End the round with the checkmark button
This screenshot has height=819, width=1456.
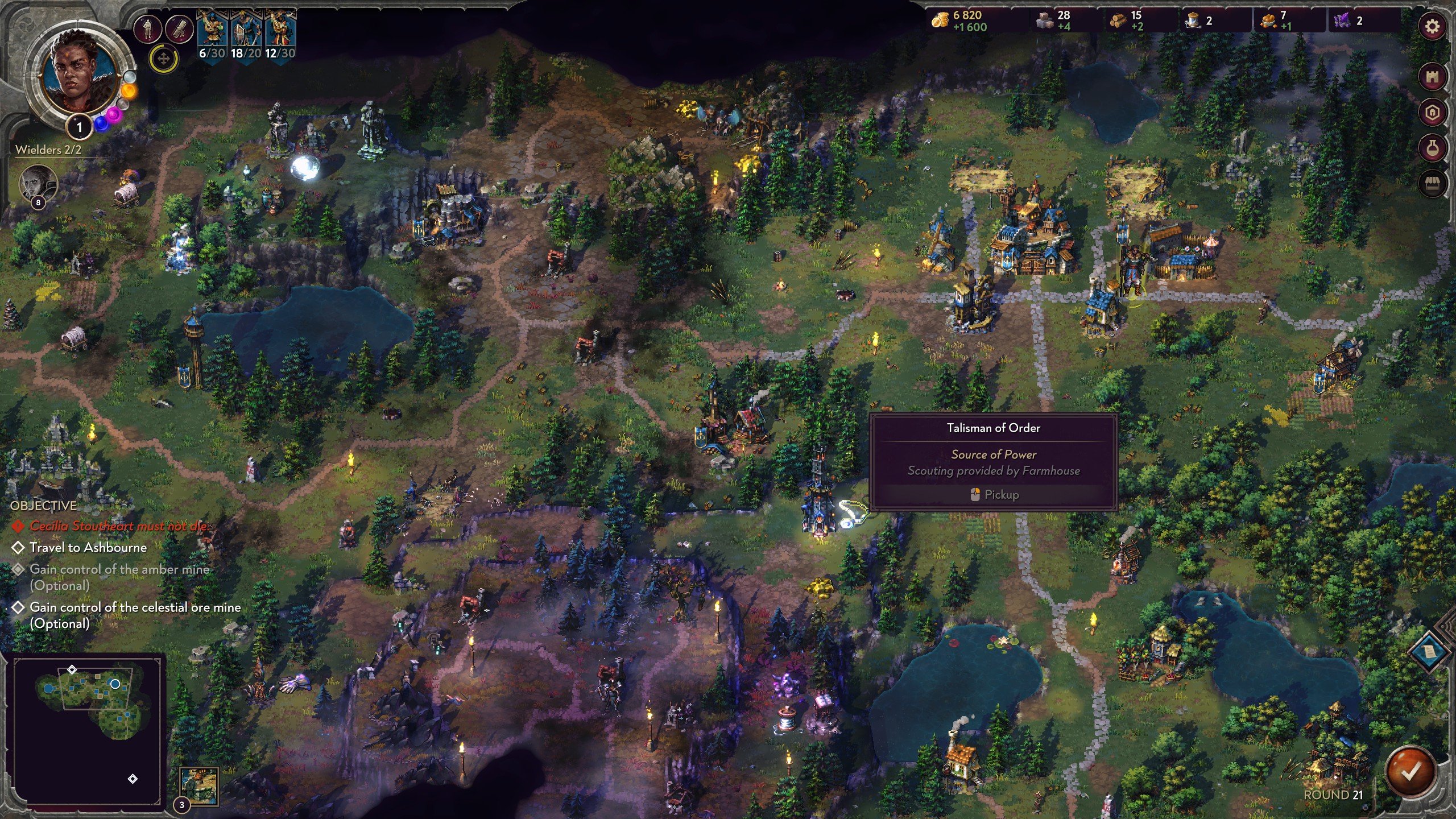[1410, 771]
